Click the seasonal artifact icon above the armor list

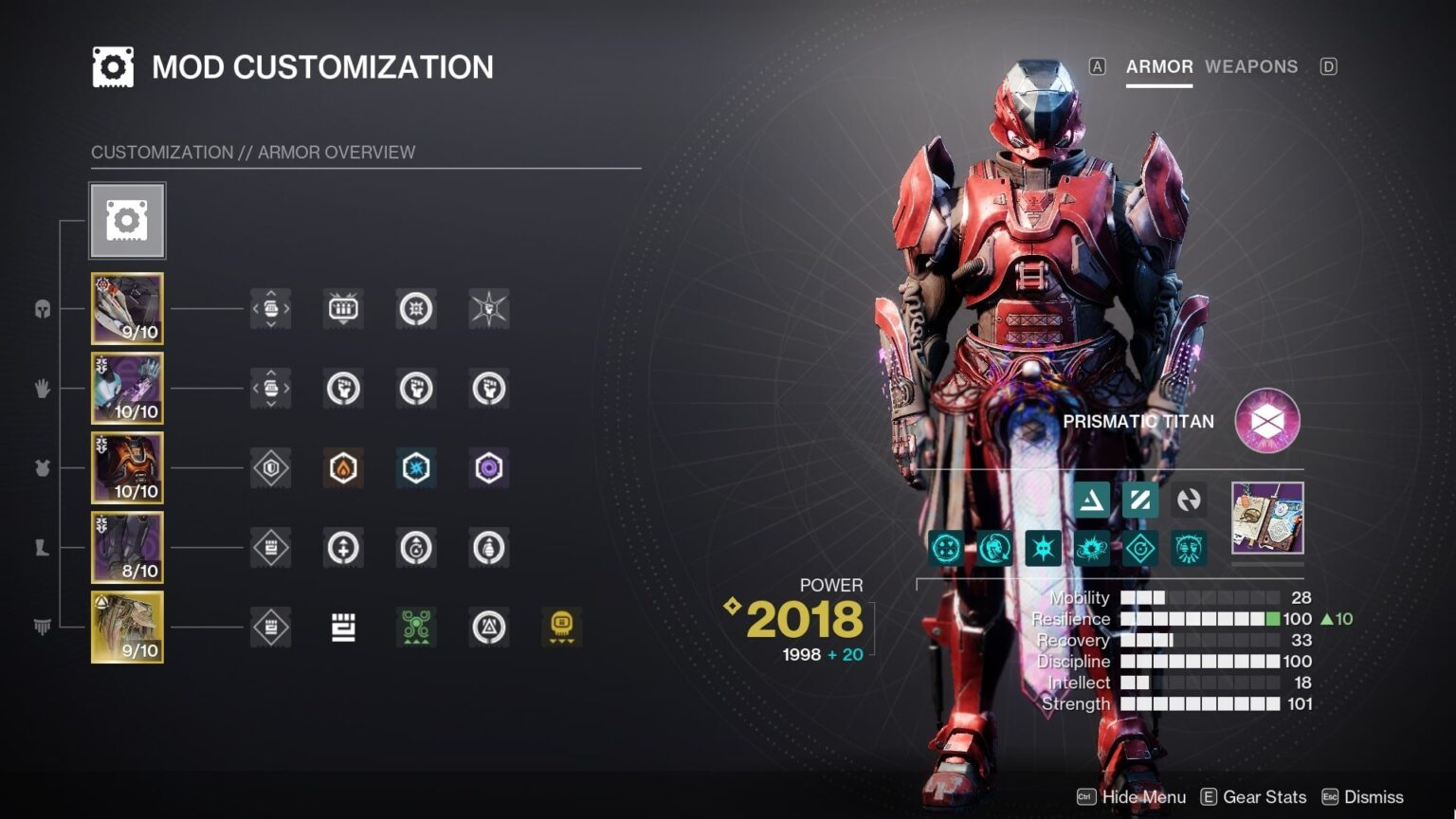coord(127,220)
